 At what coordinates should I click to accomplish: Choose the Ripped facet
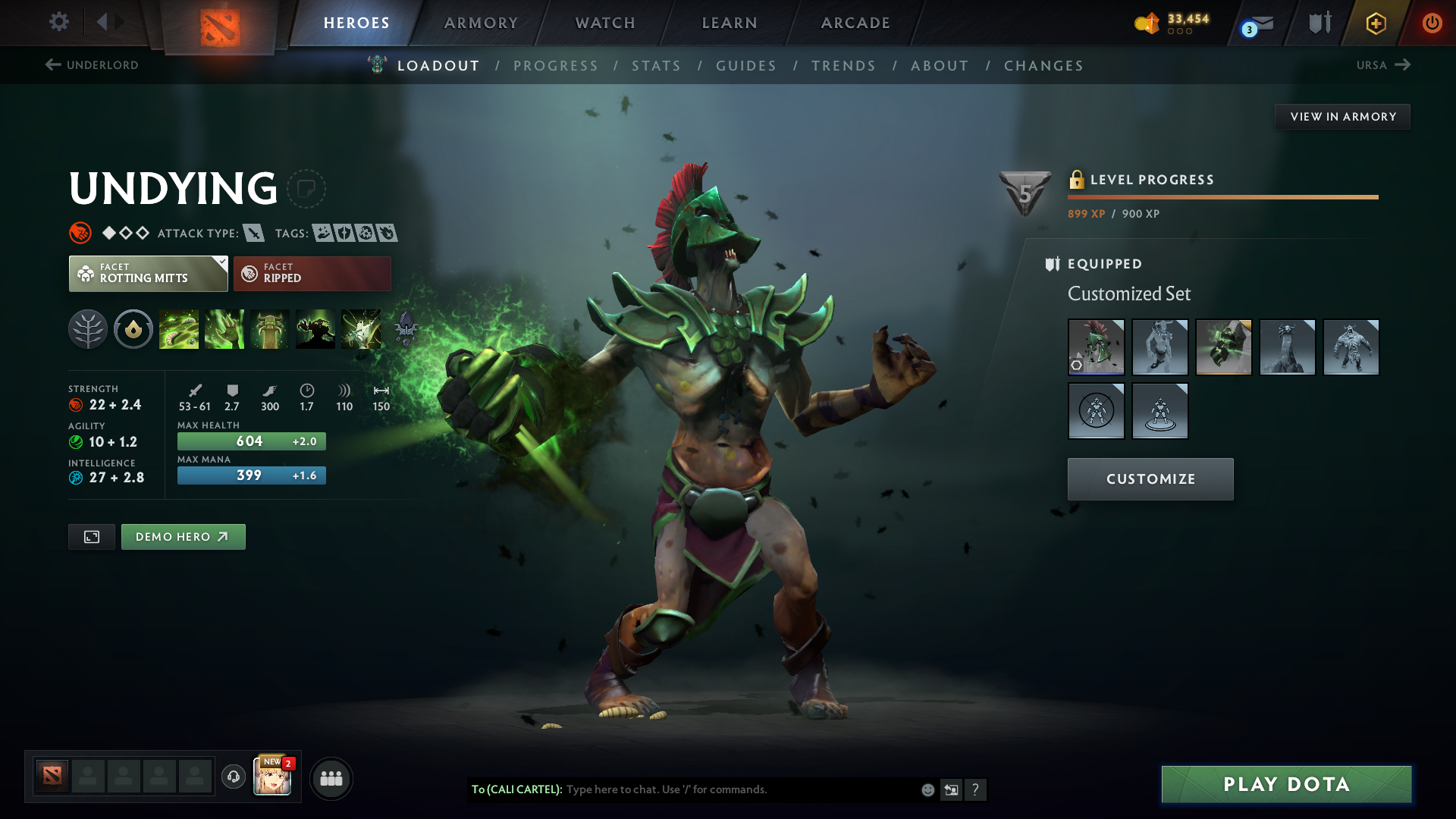click(312, 274)
